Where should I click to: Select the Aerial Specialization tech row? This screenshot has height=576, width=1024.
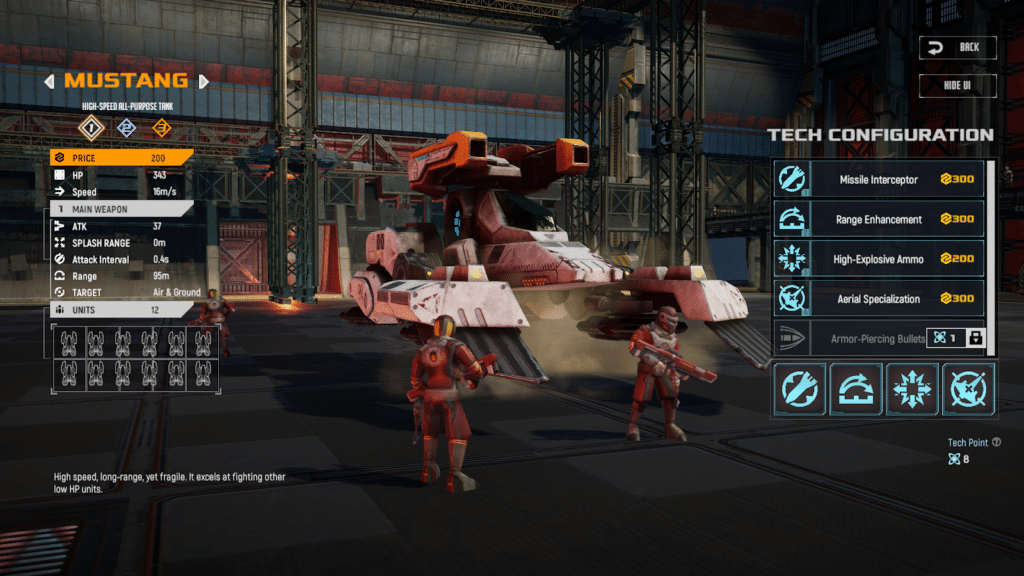tap(879, 299)
